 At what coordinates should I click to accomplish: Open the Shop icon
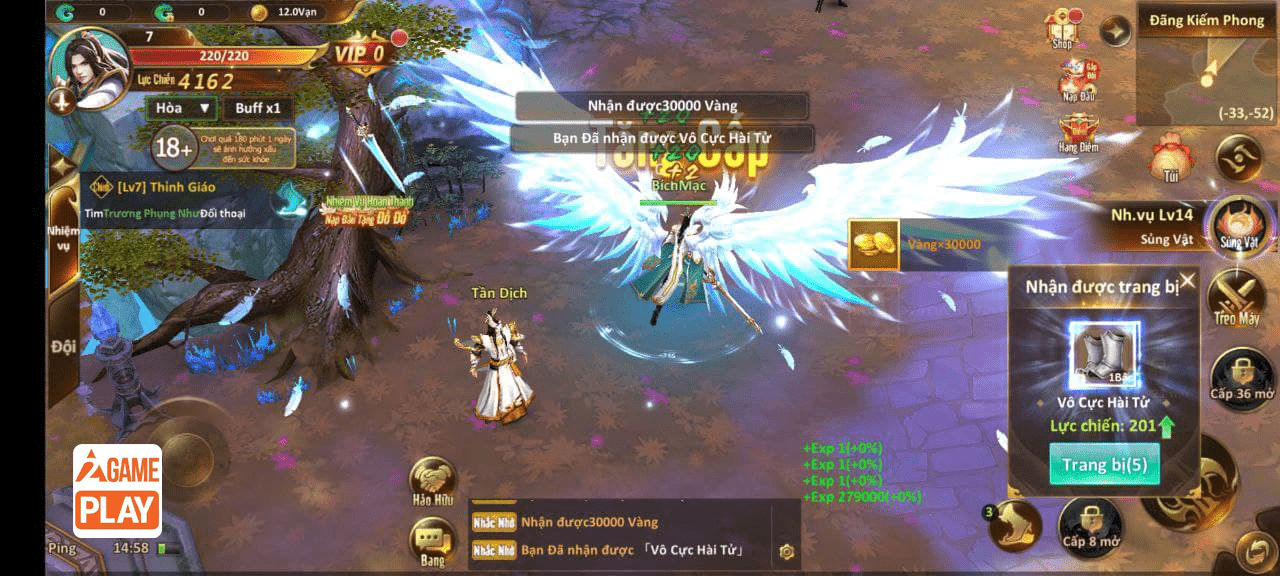coord(1063,28)
